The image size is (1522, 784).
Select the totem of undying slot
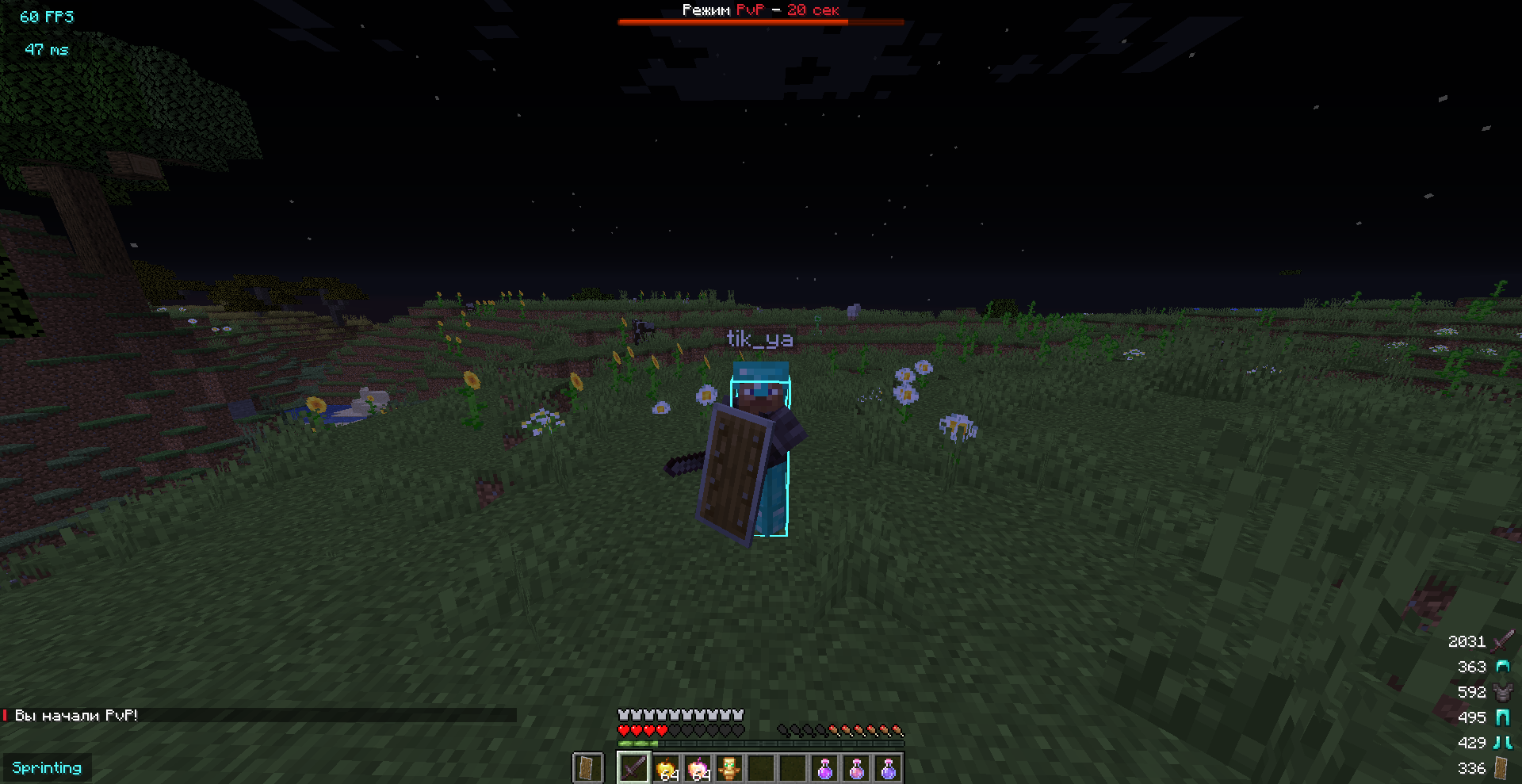click(x=729, y=768)
